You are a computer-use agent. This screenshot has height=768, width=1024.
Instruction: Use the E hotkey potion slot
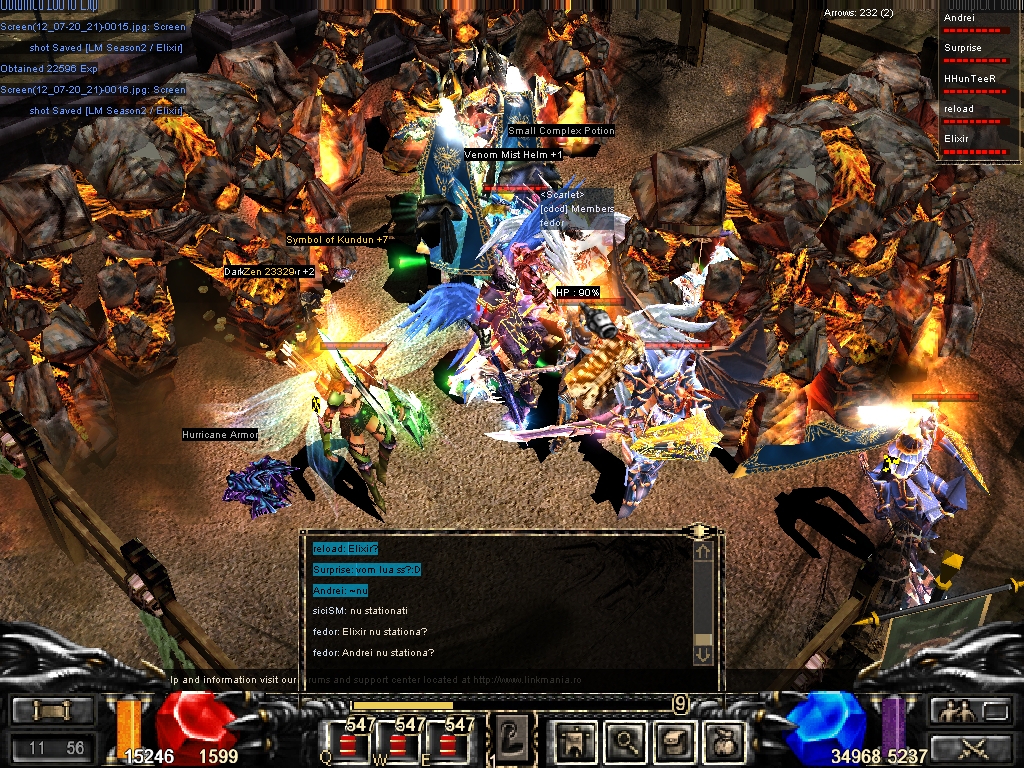tap(449, 745)
